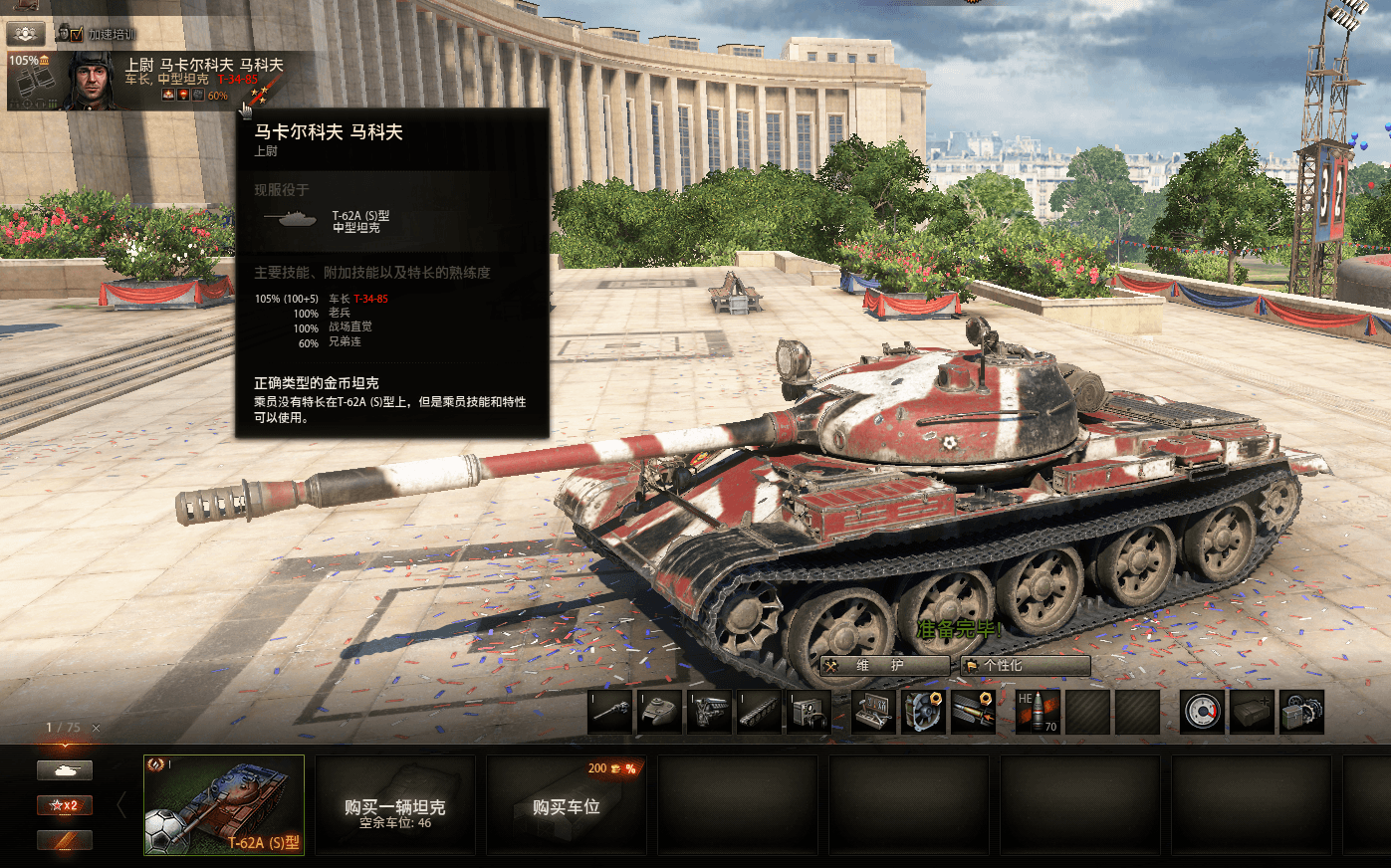Open the gun module slot
Image resolution: width=1391 pixels, height=868 pixels.
point(610,712)
